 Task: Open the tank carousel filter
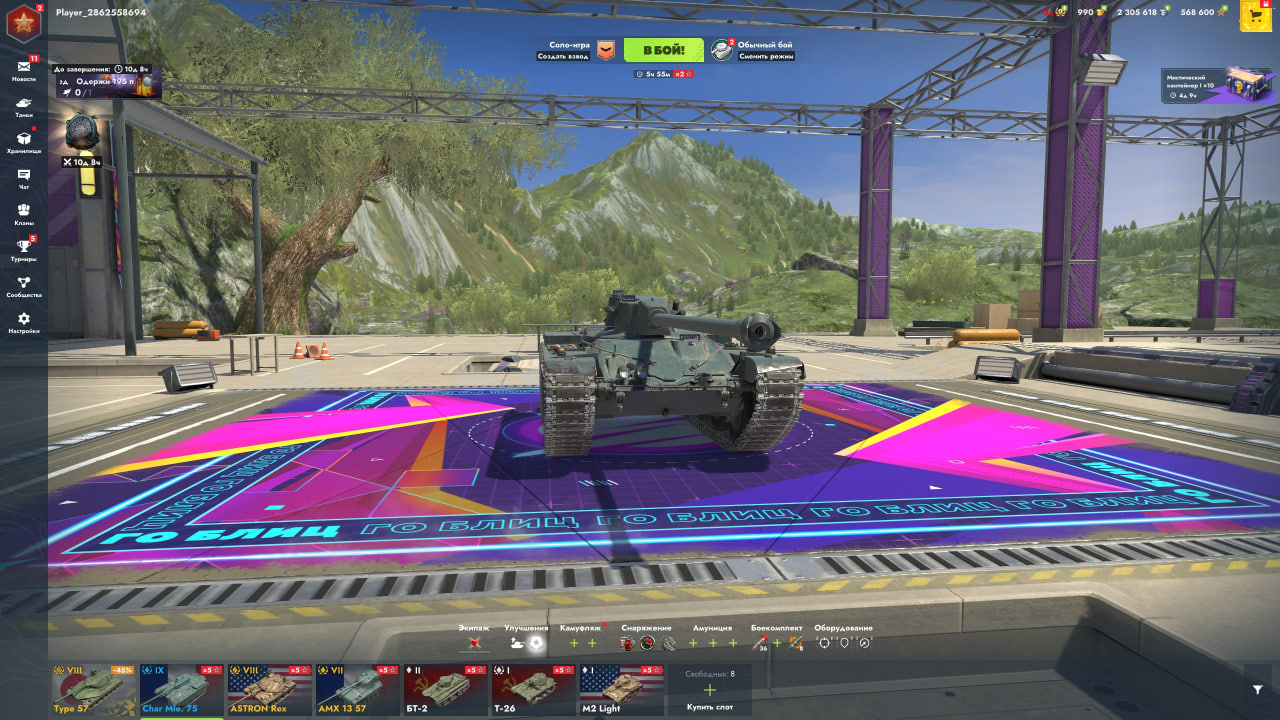click(x=1257, y=689)
